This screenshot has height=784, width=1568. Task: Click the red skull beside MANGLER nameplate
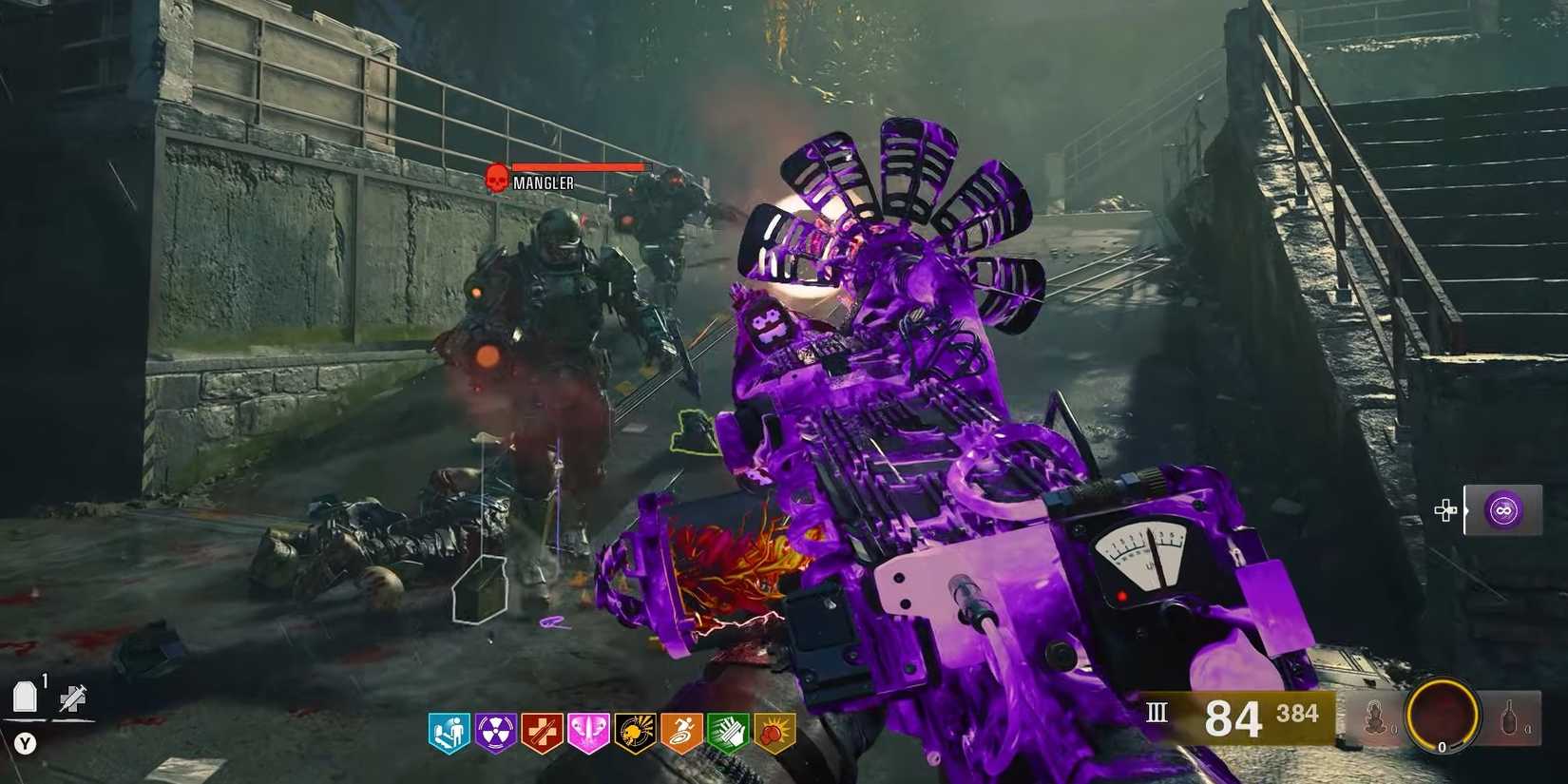[x=495, y=177]
